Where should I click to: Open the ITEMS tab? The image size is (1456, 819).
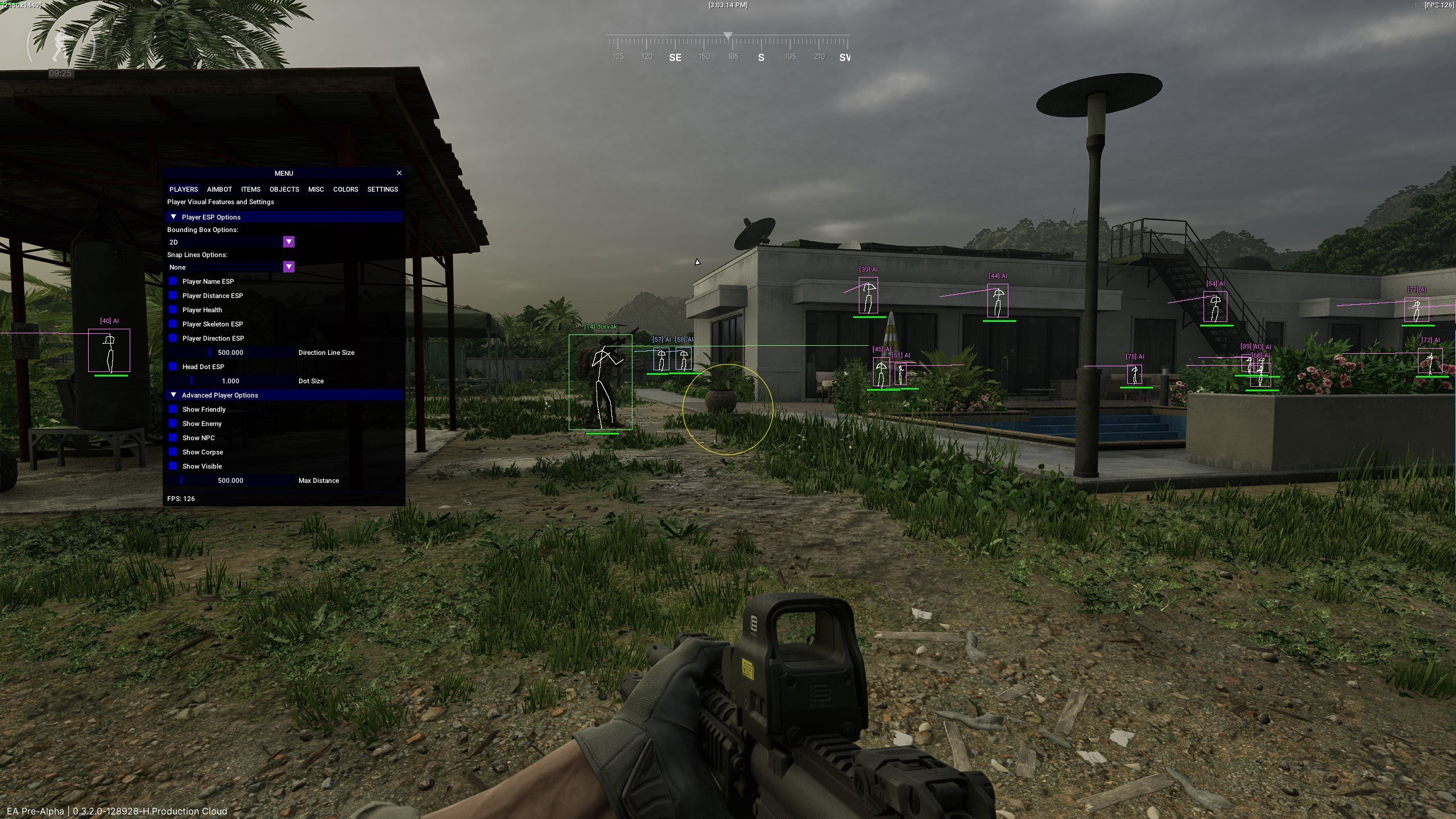250,189
